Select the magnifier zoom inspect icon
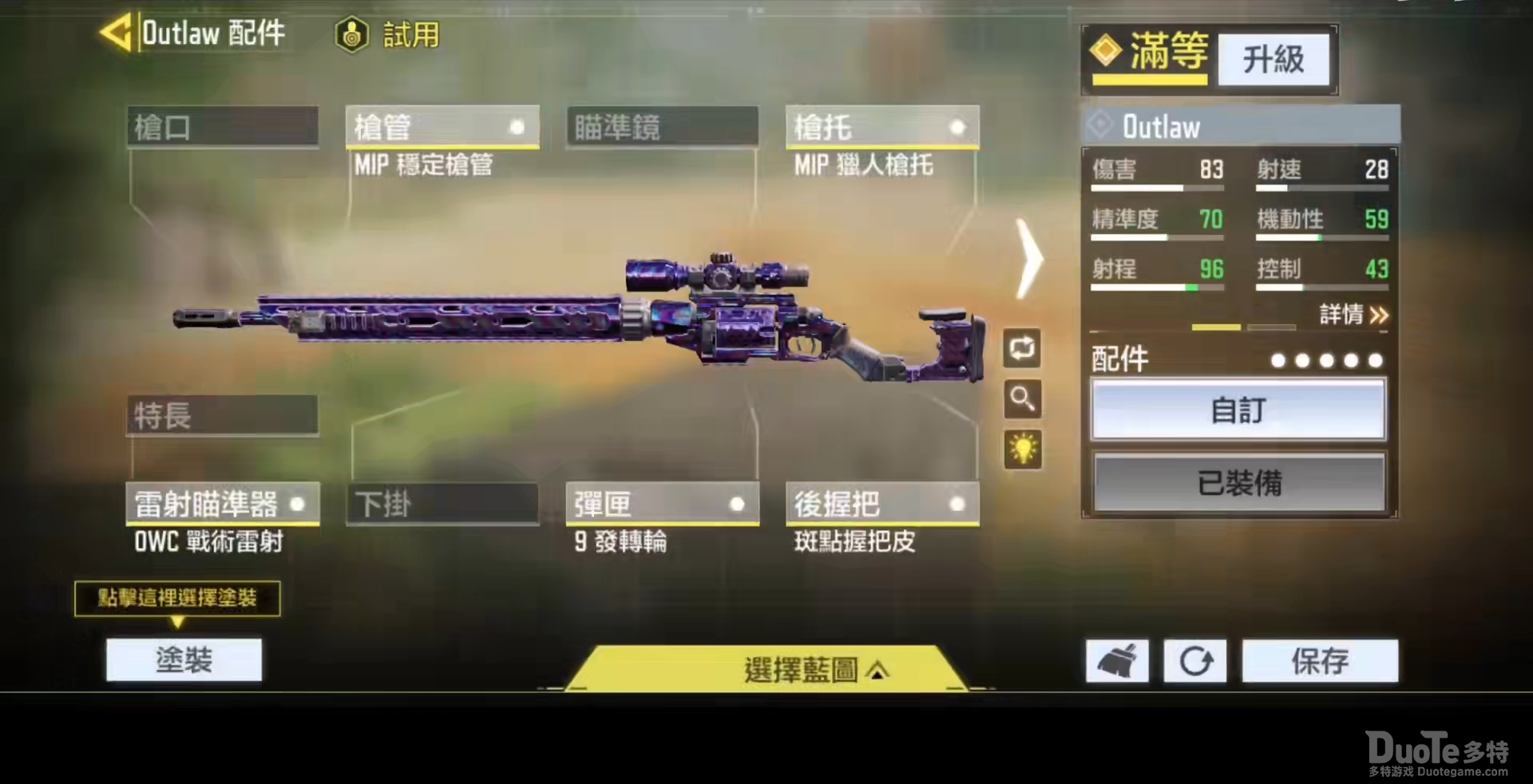Viewport: 1533px width, 784px height. point(1023,400)
